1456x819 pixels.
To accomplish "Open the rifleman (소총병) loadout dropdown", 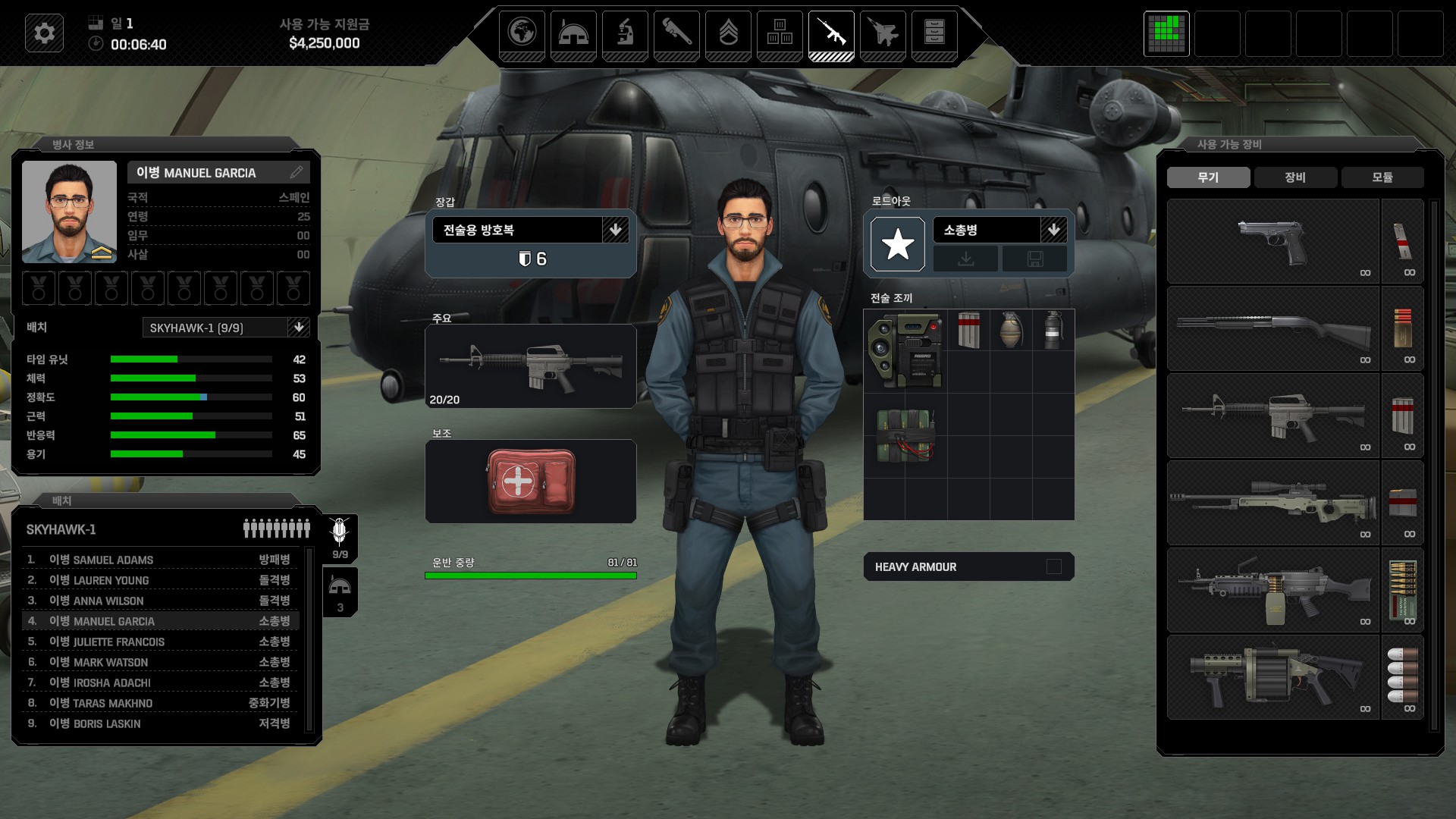I will (1053, 230).
